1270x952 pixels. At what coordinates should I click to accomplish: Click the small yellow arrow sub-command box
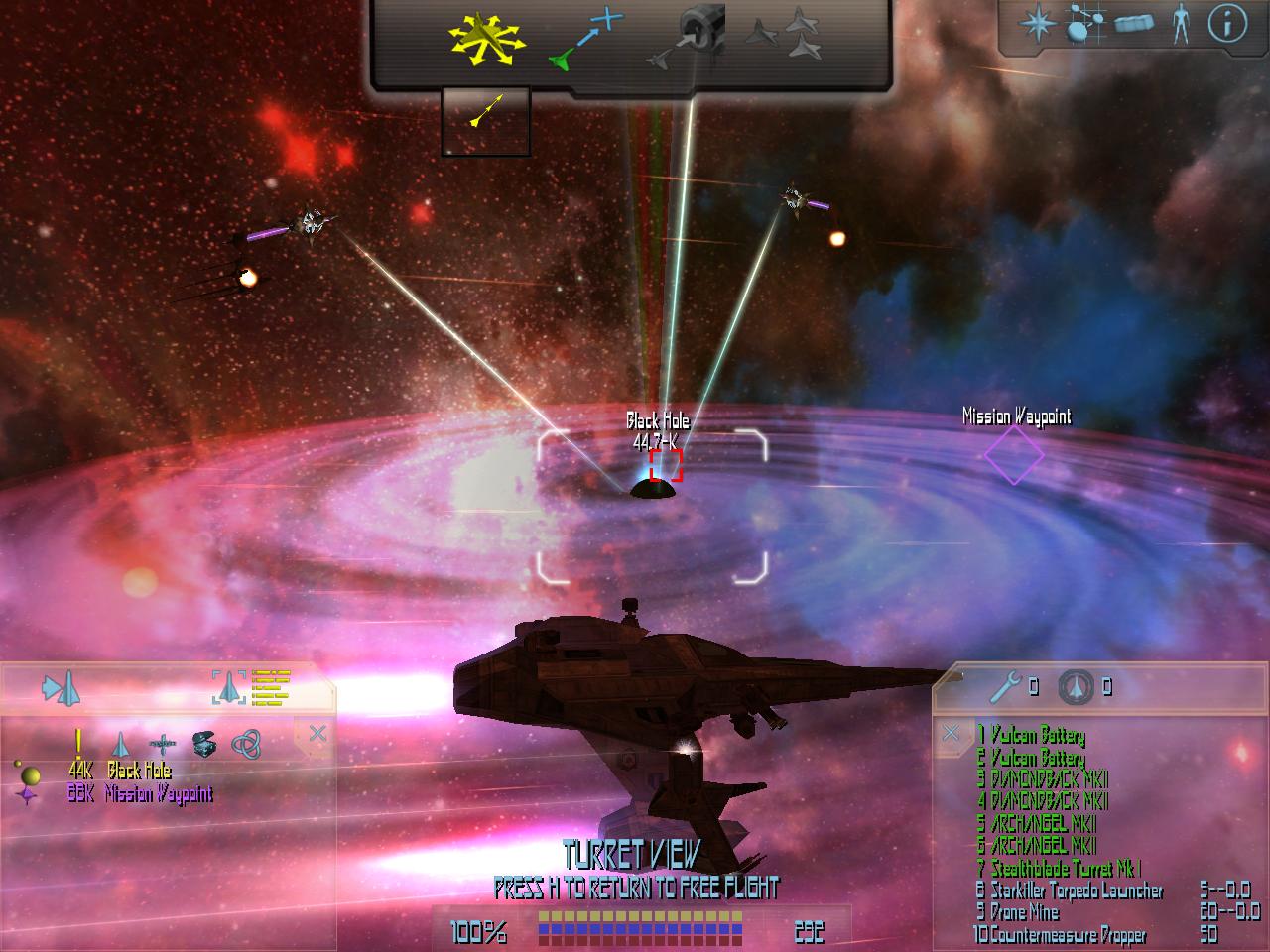point(485,121)
